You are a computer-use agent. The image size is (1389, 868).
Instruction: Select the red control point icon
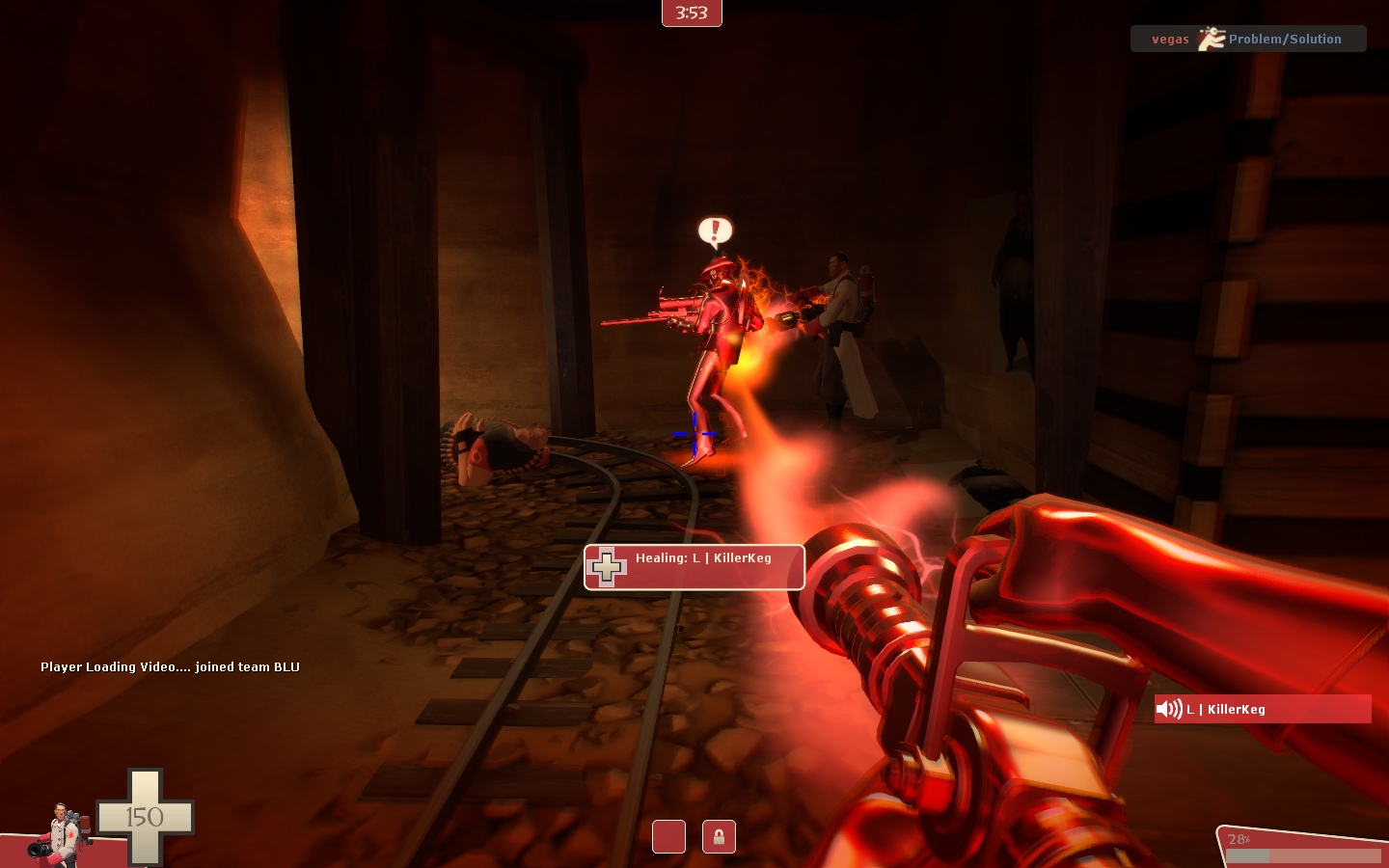click(668, 836)
